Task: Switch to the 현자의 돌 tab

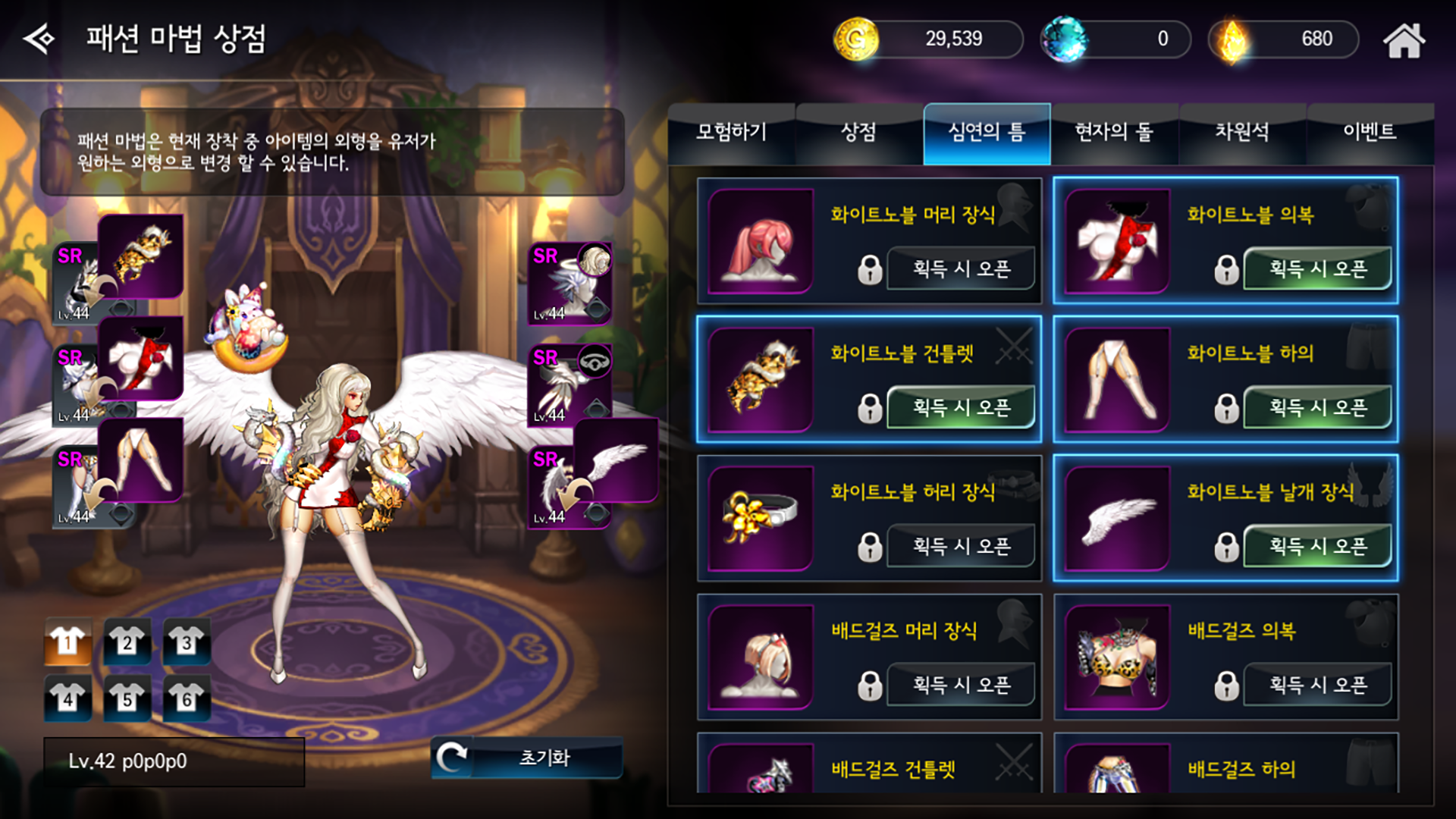Action: [1113, 133]
